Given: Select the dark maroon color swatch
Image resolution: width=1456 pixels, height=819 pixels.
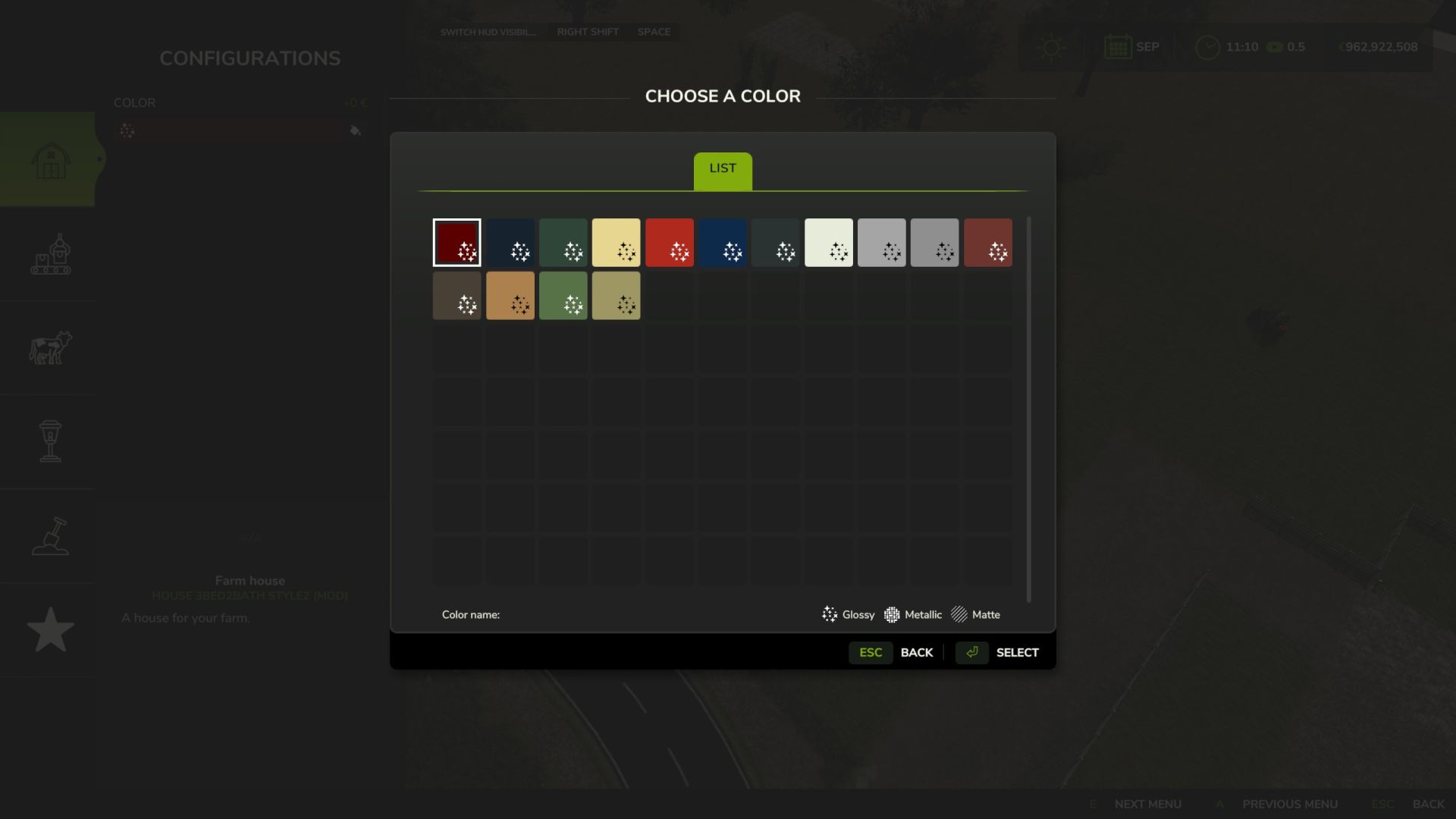Looking at the screenshot, I should coord(457,243).
